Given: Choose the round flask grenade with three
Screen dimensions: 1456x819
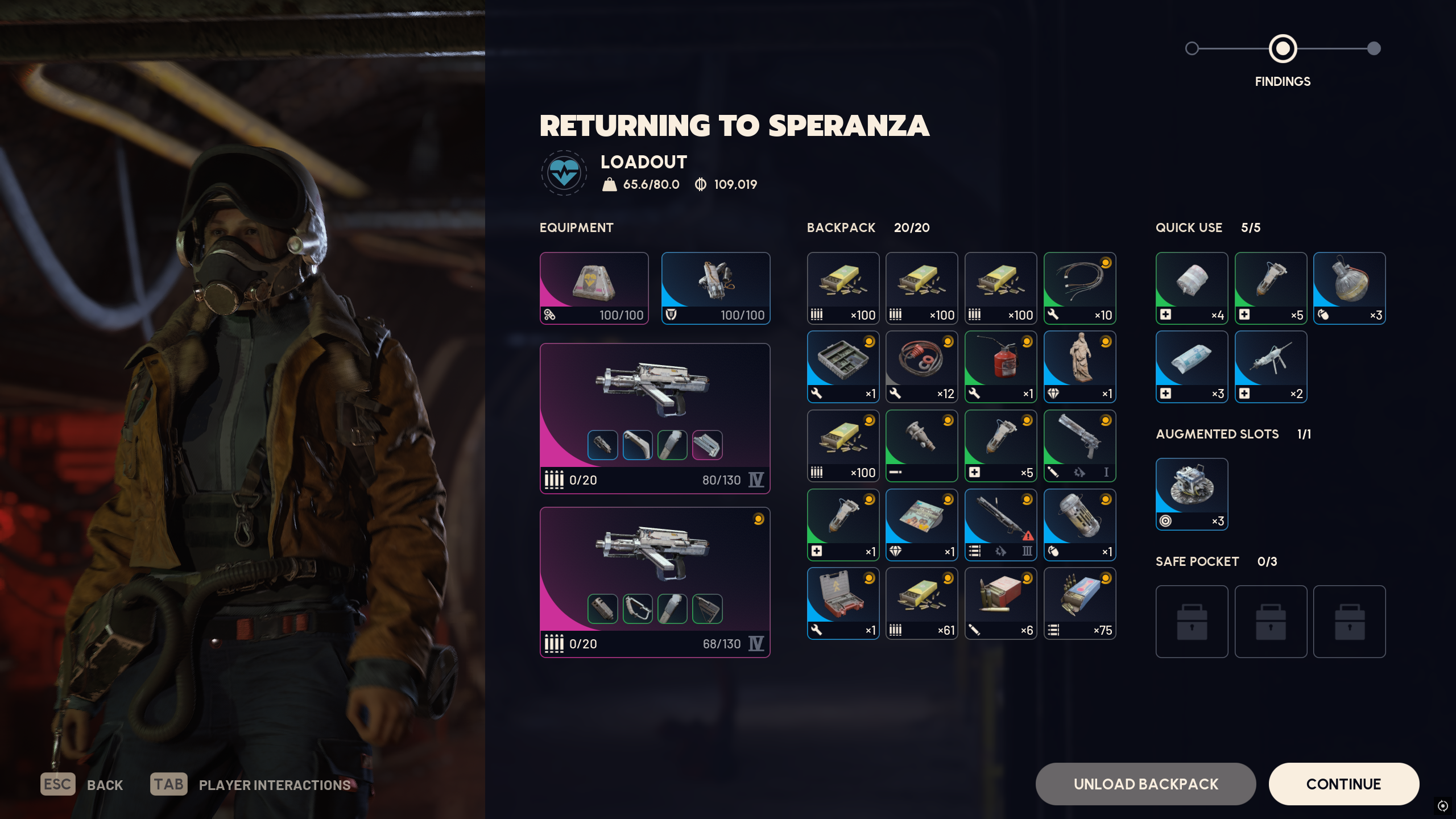Looking at the screenshot, I should (1349, 288).
